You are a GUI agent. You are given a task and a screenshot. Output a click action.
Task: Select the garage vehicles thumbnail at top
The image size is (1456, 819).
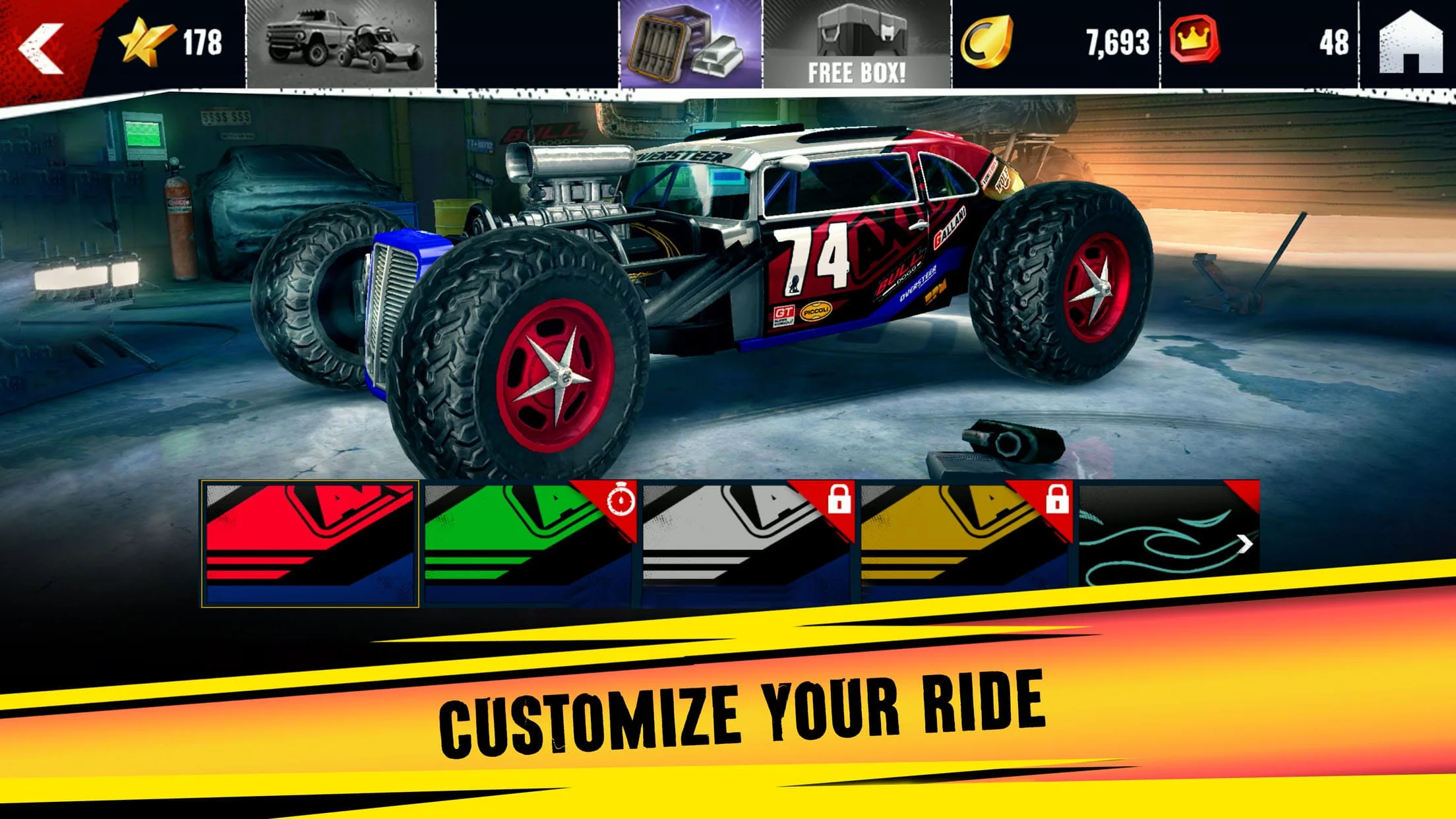[x=340, y=42]
